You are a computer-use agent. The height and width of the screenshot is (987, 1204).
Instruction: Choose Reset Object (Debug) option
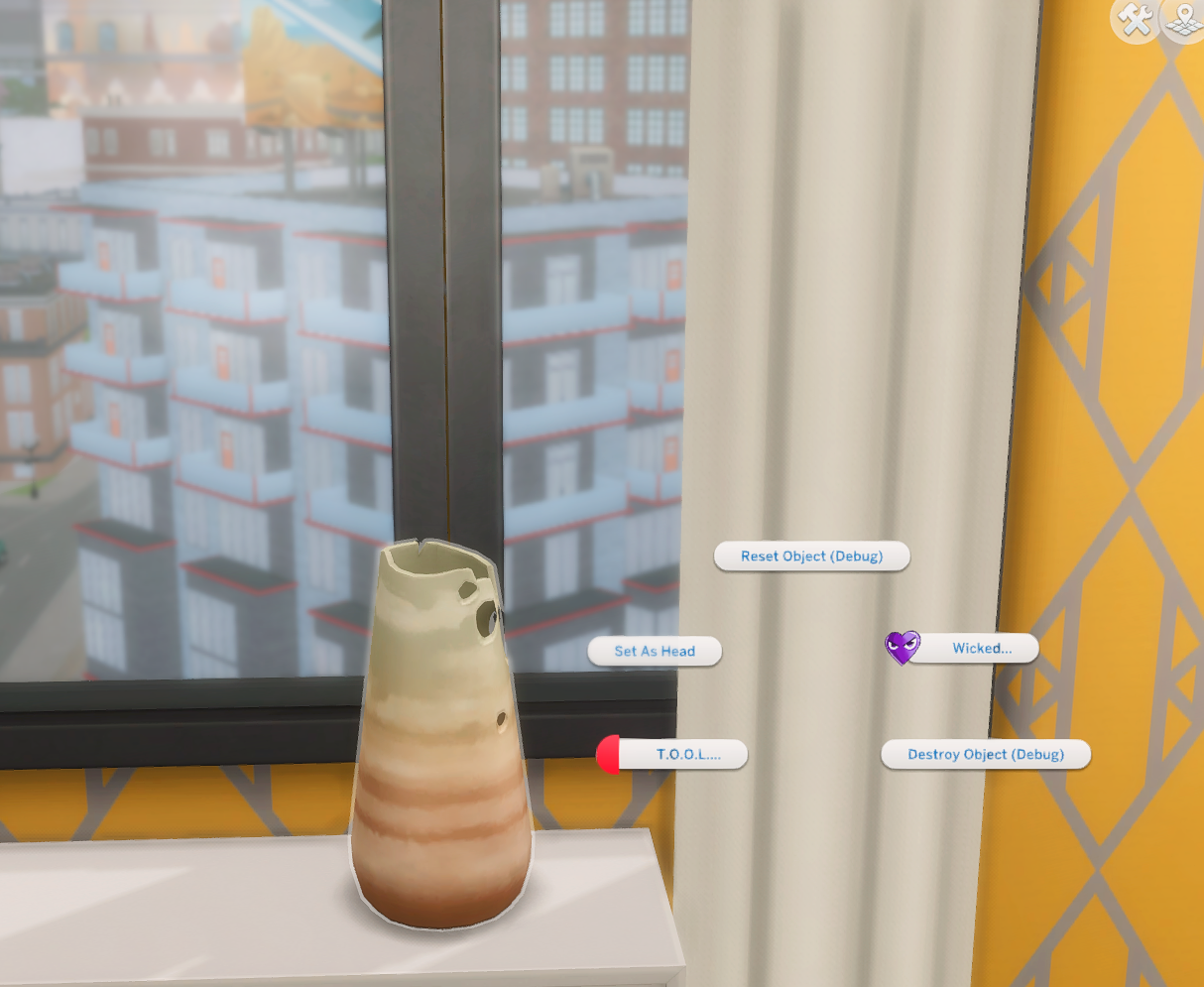click(x=811, y=556)
